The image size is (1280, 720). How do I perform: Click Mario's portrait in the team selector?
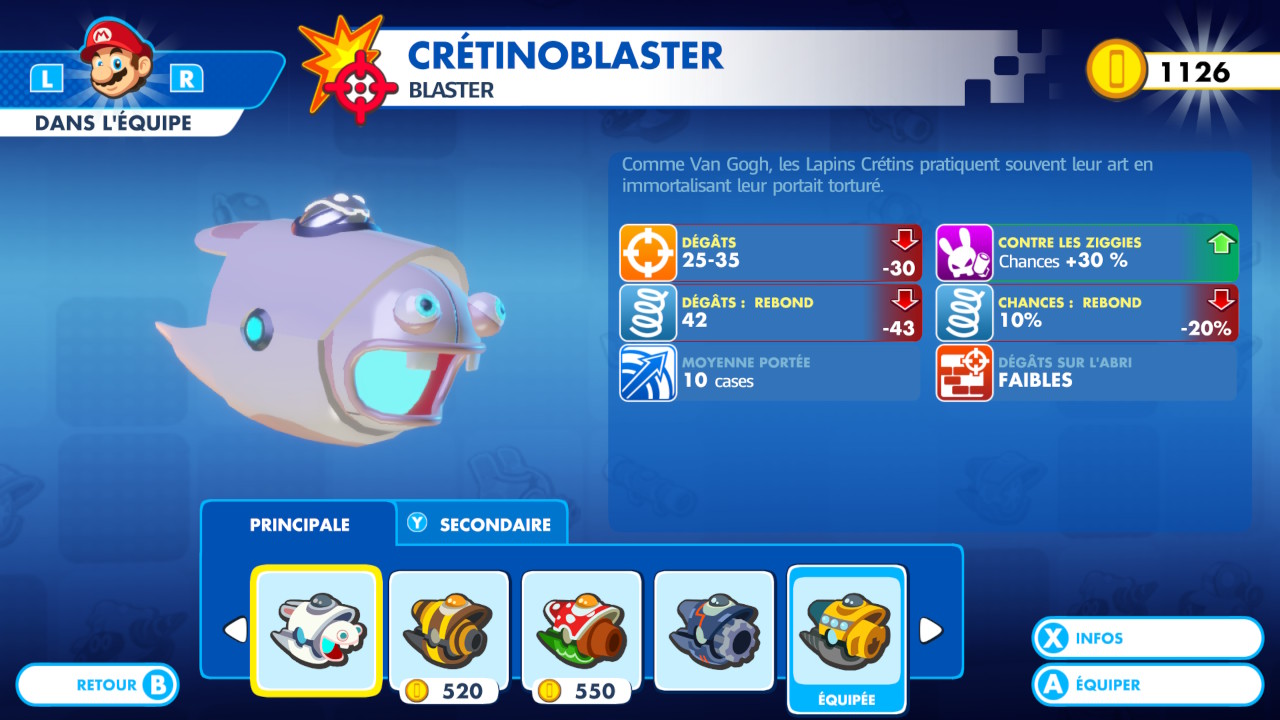point(117,62)
